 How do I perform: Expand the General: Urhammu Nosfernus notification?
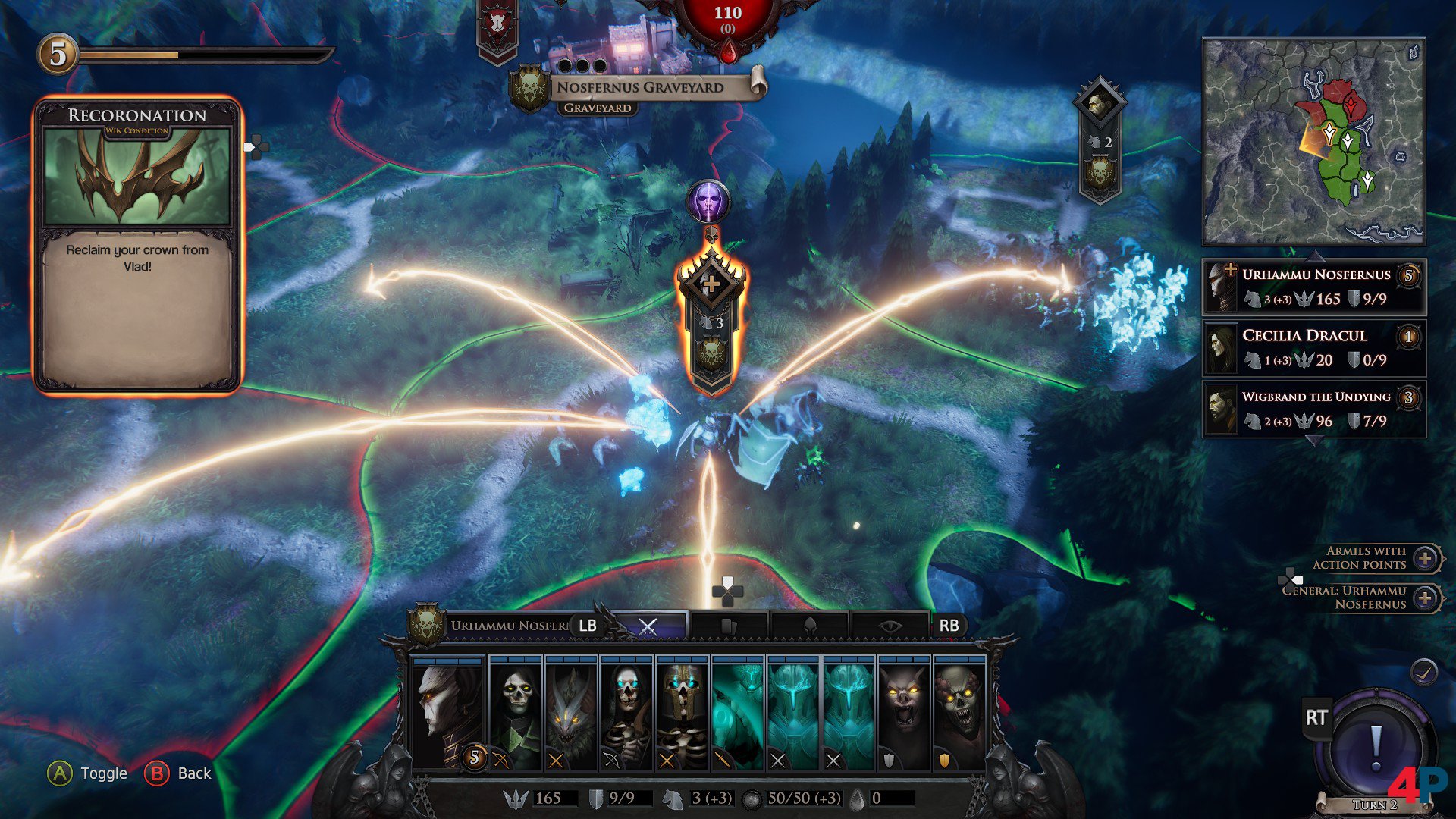point(1425,598)
